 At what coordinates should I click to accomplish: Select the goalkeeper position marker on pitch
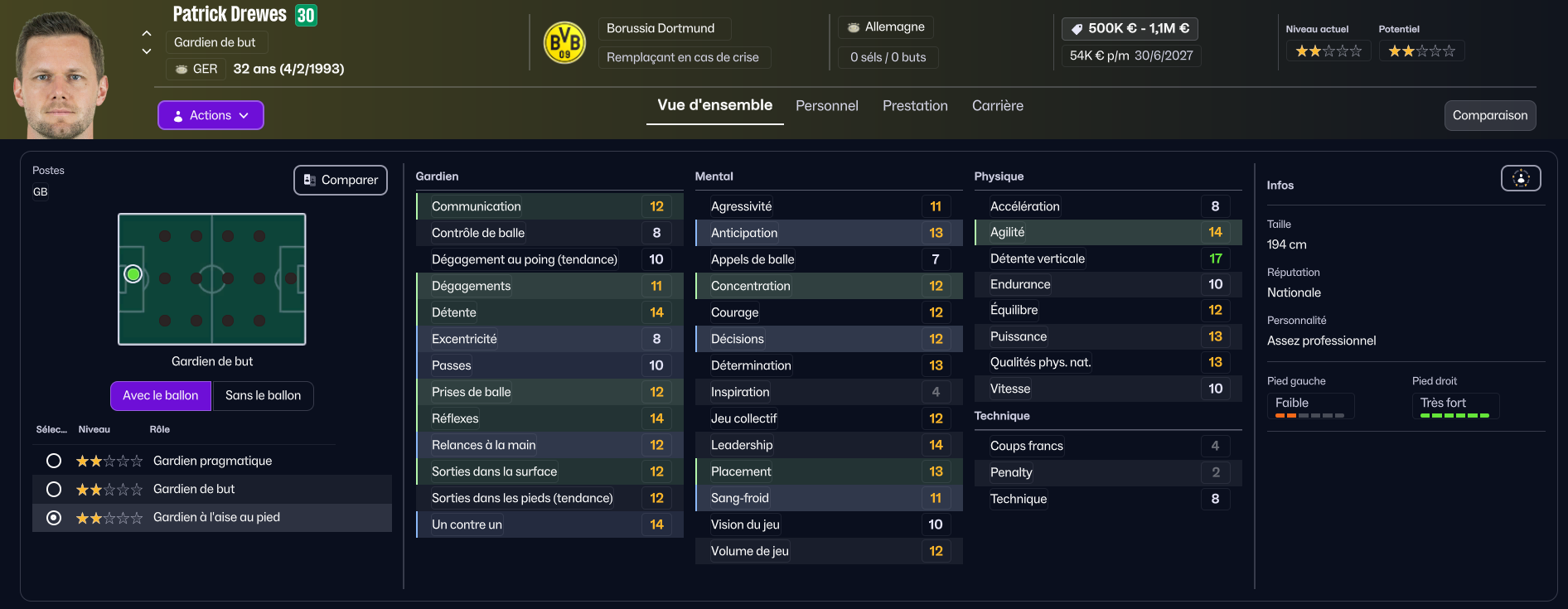click(133, 273)
